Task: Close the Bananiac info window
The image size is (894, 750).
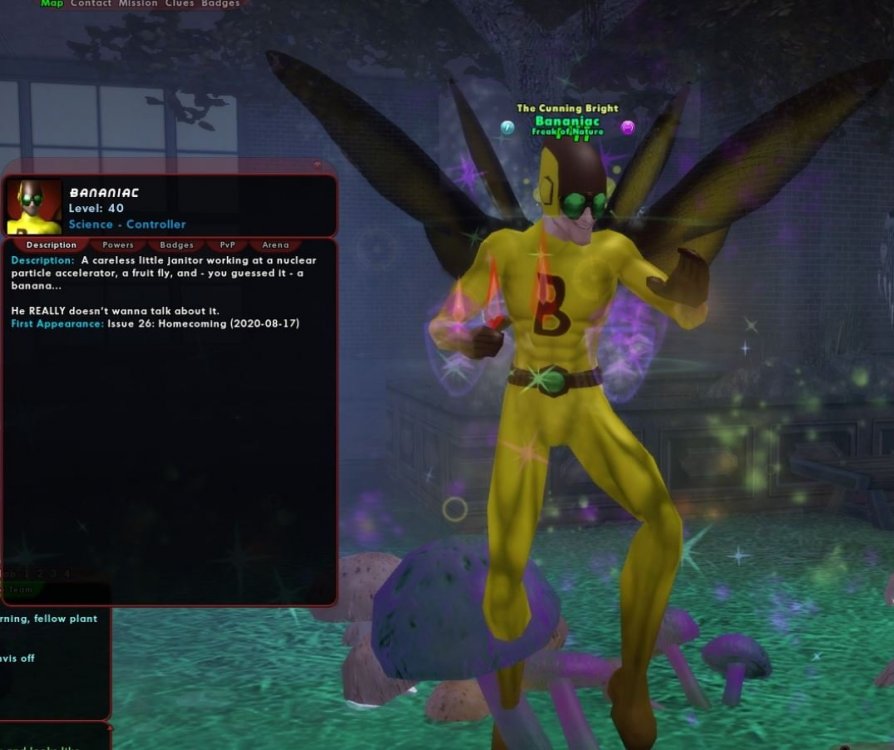Action: [318, 166]
